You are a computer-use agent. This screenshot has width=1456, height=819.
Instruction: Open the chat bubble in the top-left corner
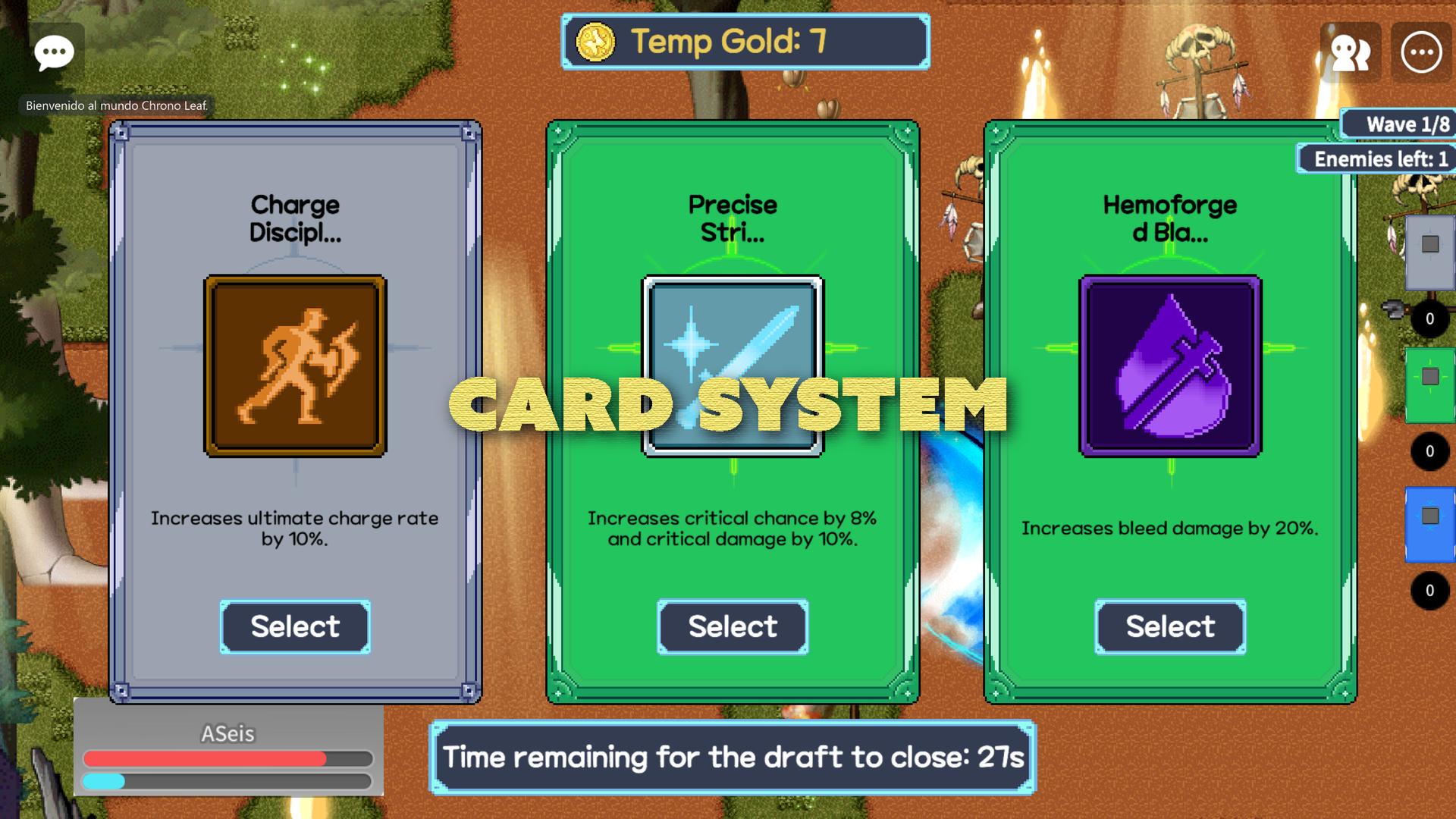pos(53,52)
